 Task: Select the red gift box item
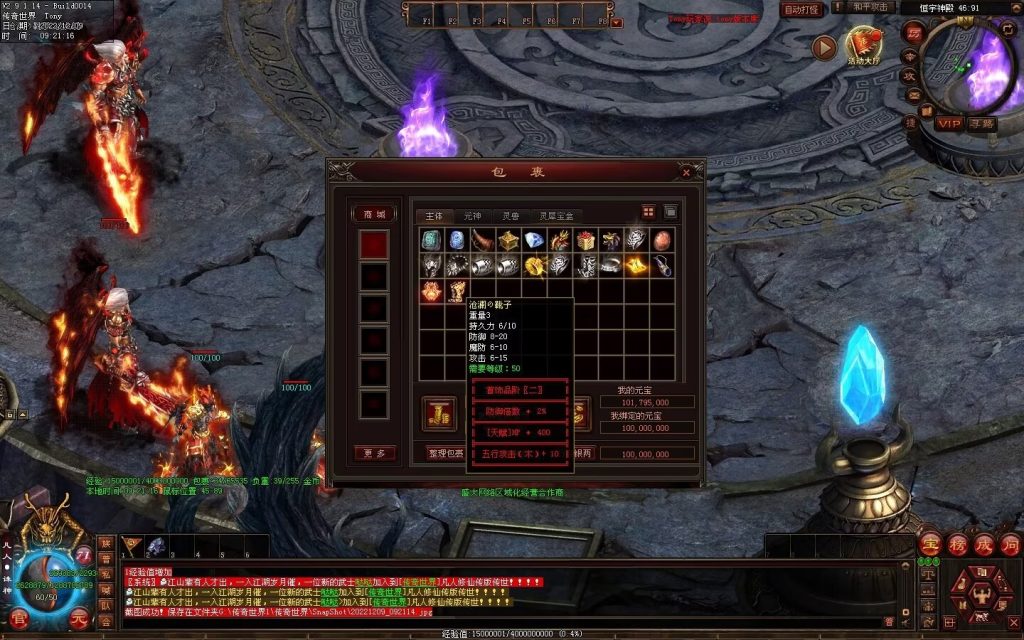coord(586,240)
